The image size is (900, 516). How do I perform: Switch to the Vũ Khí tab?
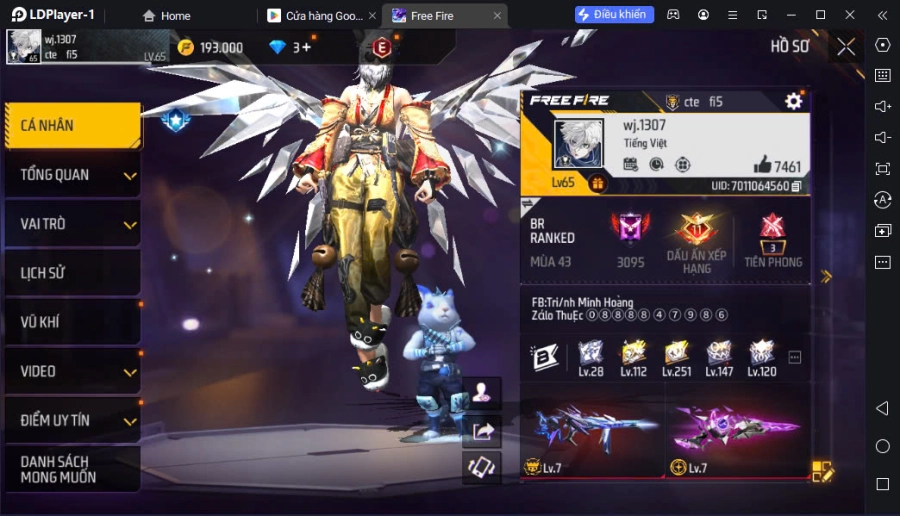coord(71,322)
